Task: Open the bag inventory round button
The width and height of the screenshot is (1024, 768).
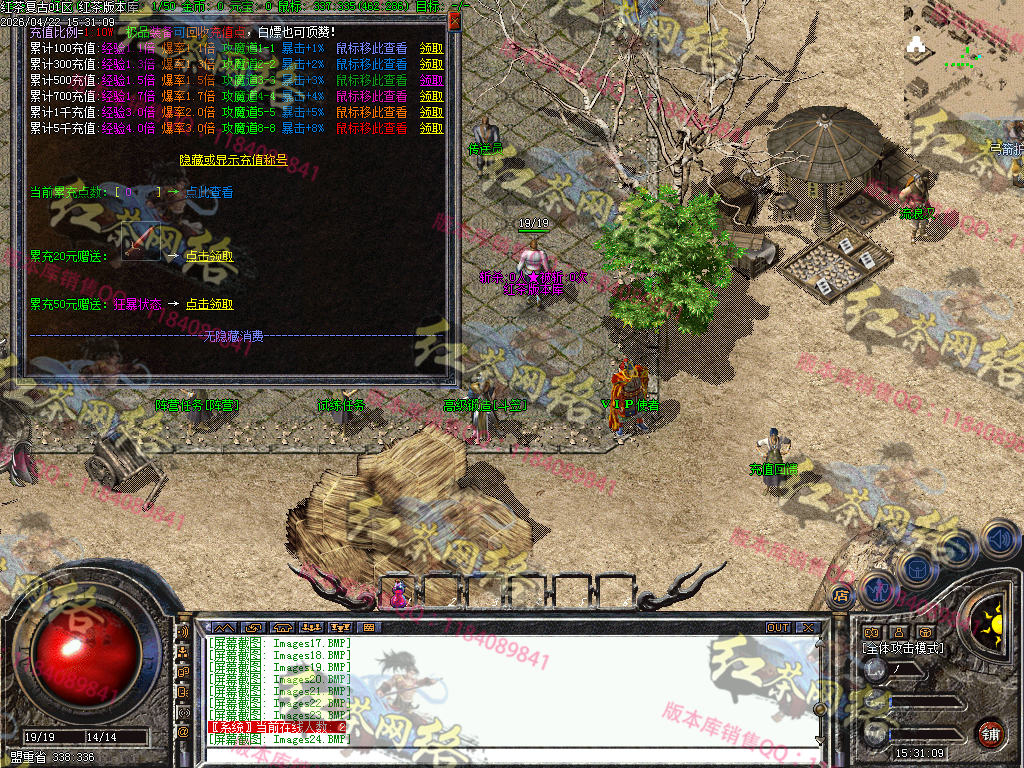Action: pos(915,568)
